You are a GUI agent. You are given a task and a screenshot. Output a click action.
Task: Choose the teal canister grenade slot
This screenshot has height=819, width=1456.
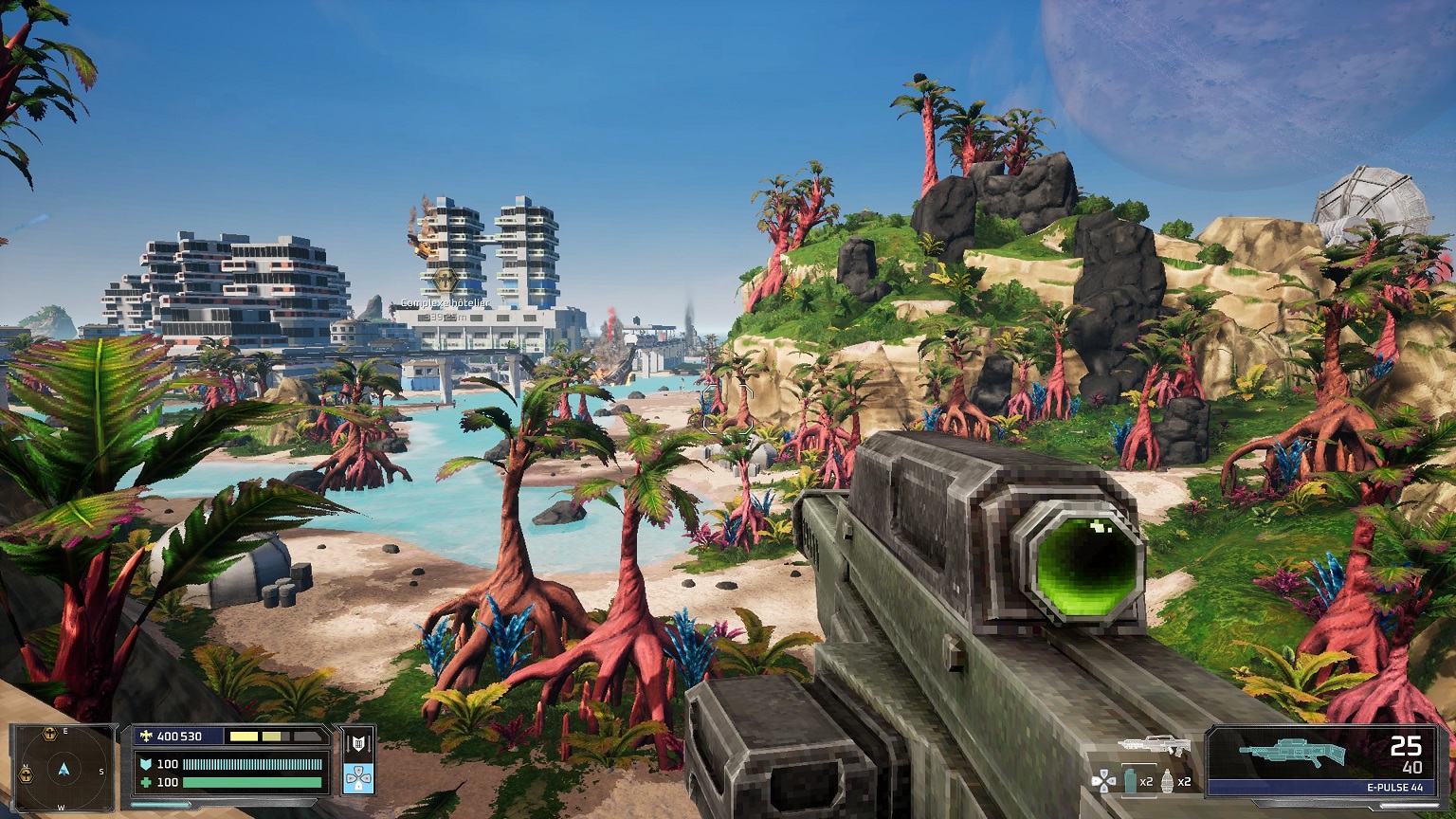click(1131, 781)
